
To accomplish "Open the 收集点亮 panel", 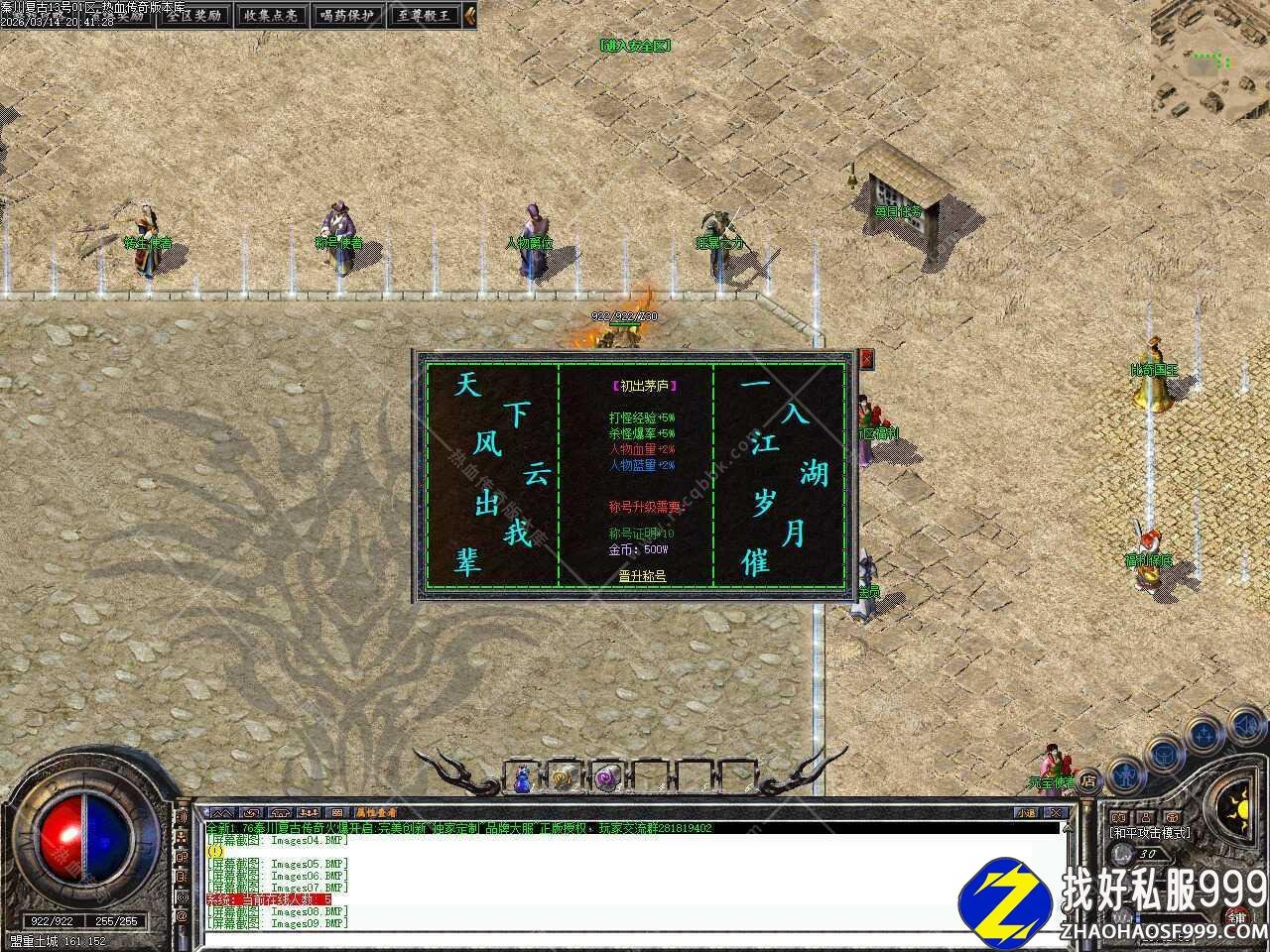I will [x=271, y=15].
